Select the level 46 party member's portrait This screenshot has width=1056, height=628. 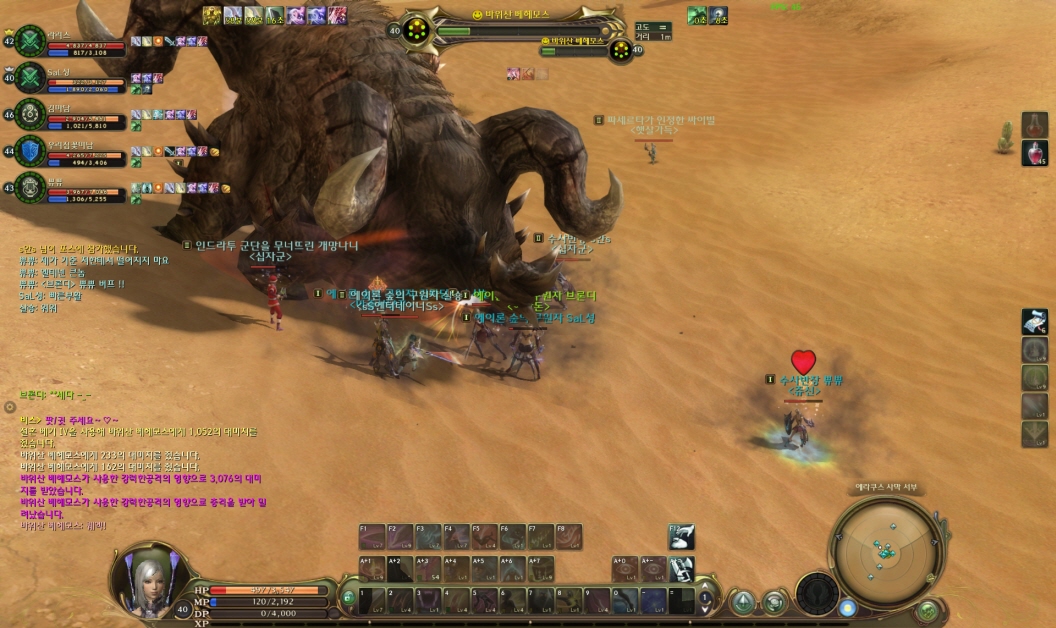pos(30,115)
